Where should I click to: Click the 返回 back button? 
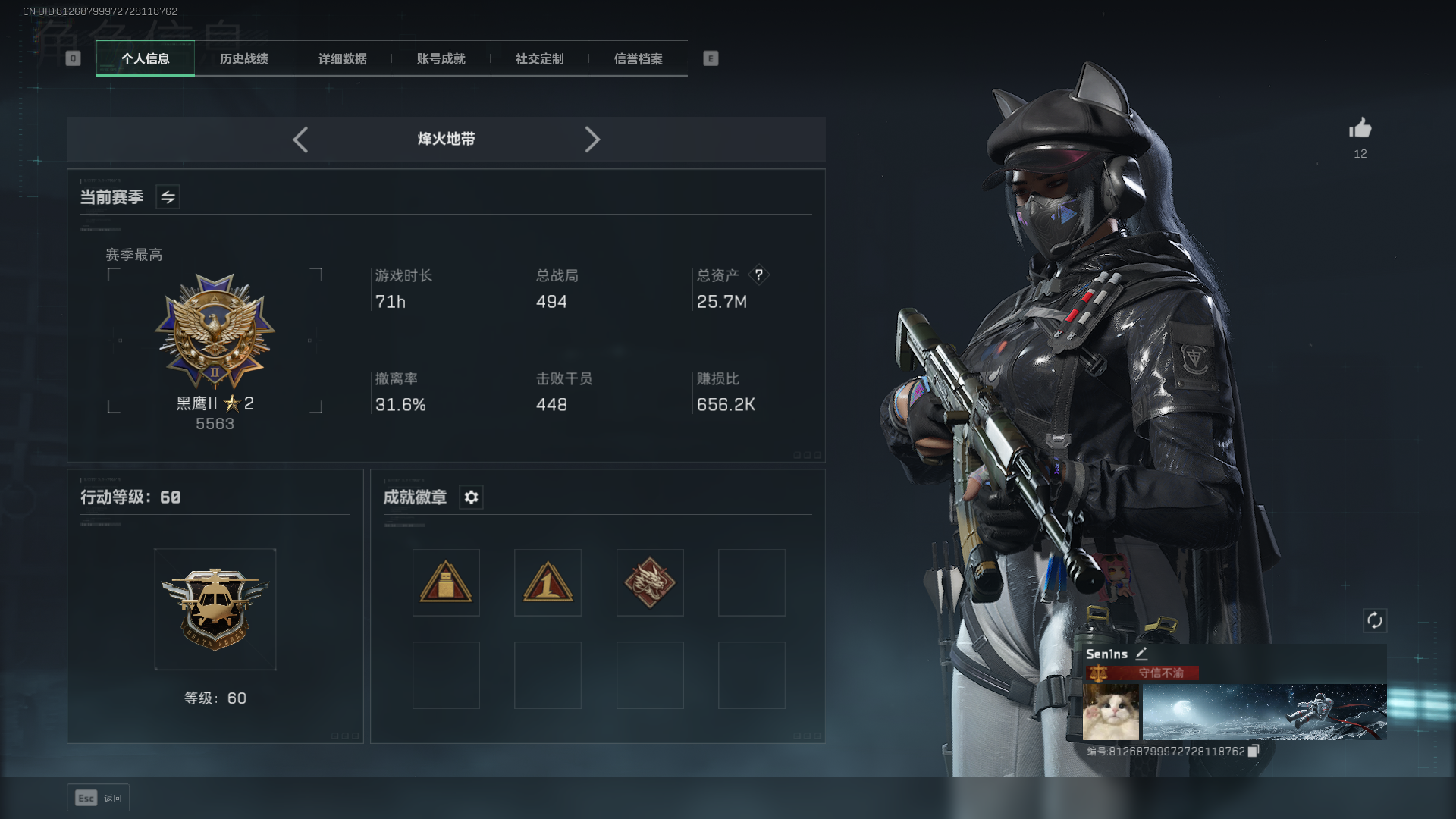point(99,798)
